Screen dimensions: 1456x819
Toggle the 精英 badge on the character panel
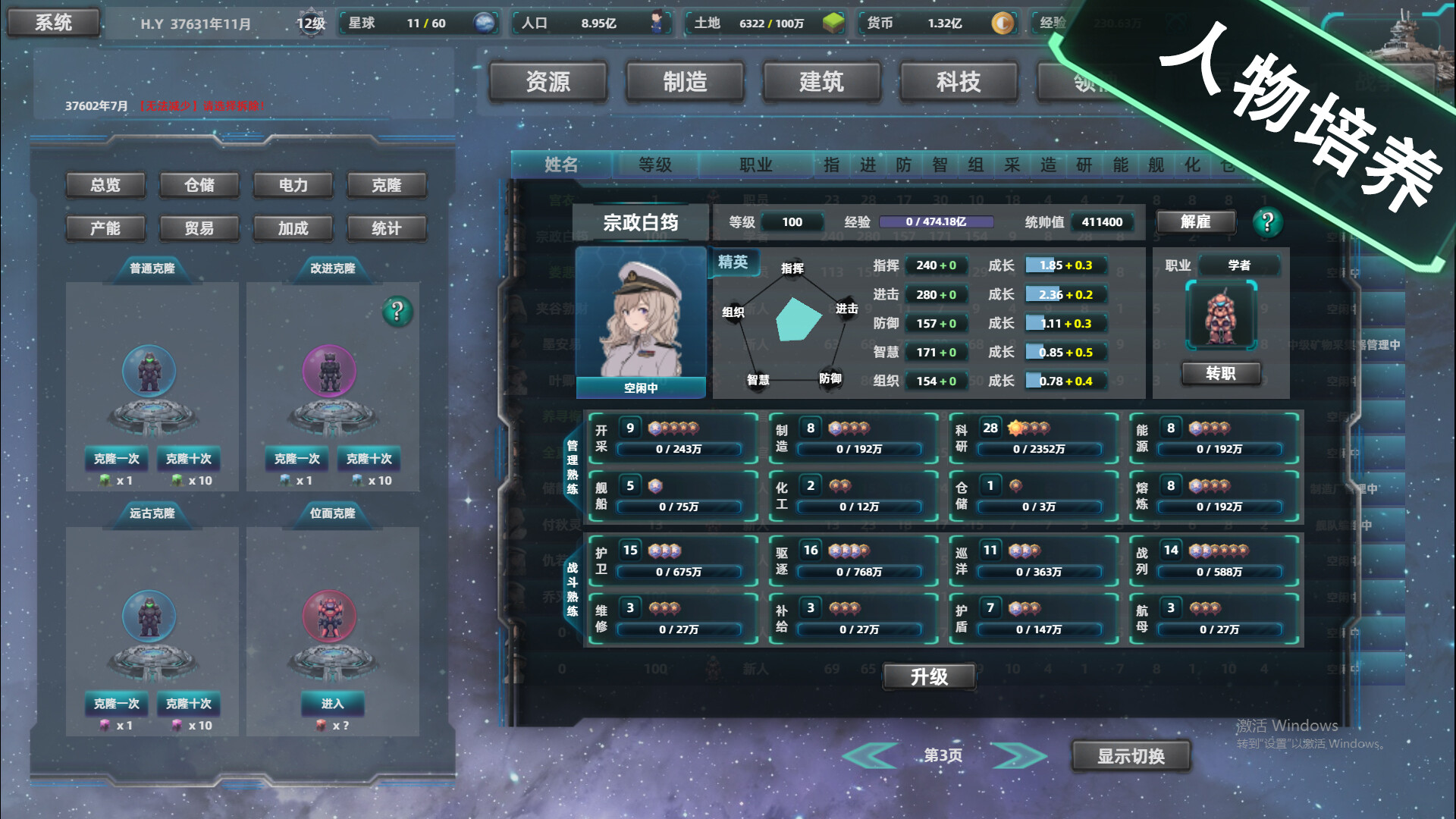[733, 263]
